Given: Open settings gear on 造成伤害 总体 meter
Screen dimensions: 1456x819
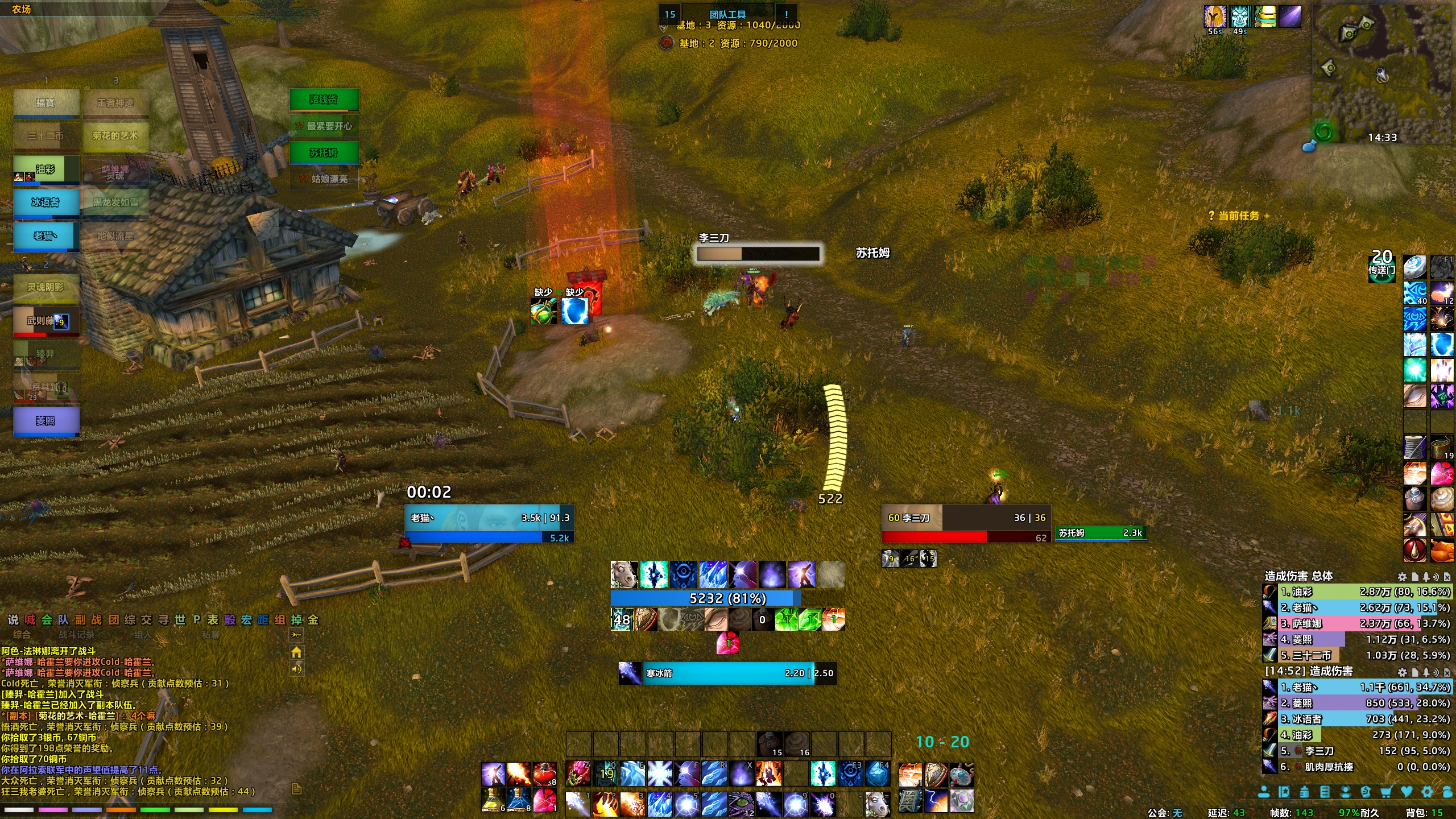Looking at the screenshot, I should 1402,577.
